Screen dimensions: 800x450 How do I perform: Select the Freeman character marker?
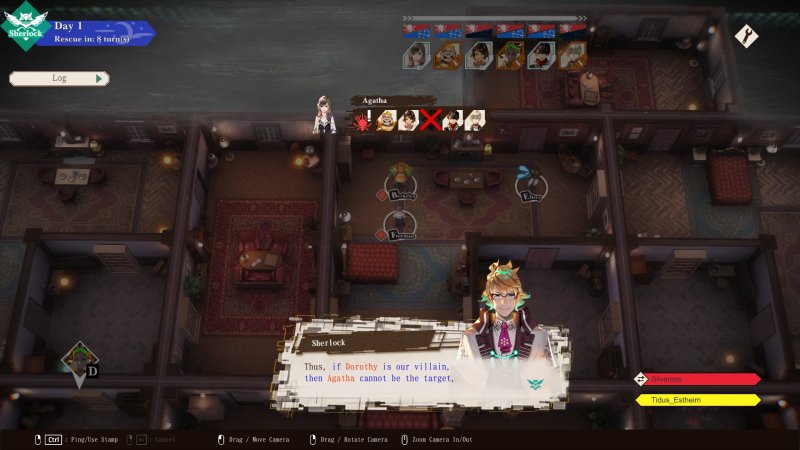[400, 224]
